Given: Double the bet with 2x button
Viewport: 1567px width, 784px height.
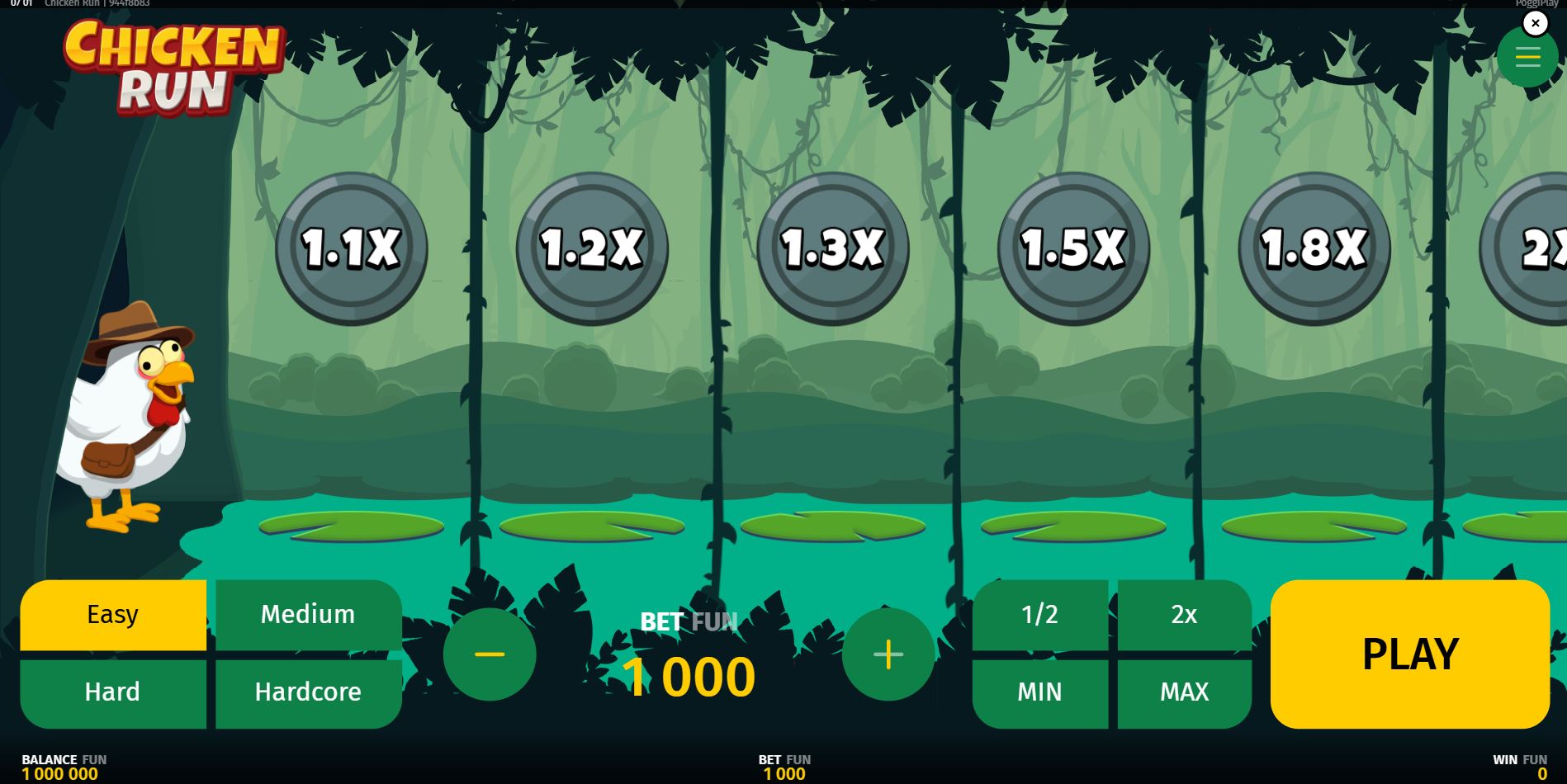Looking at the screenshot, I should [x=1183, y=614].
